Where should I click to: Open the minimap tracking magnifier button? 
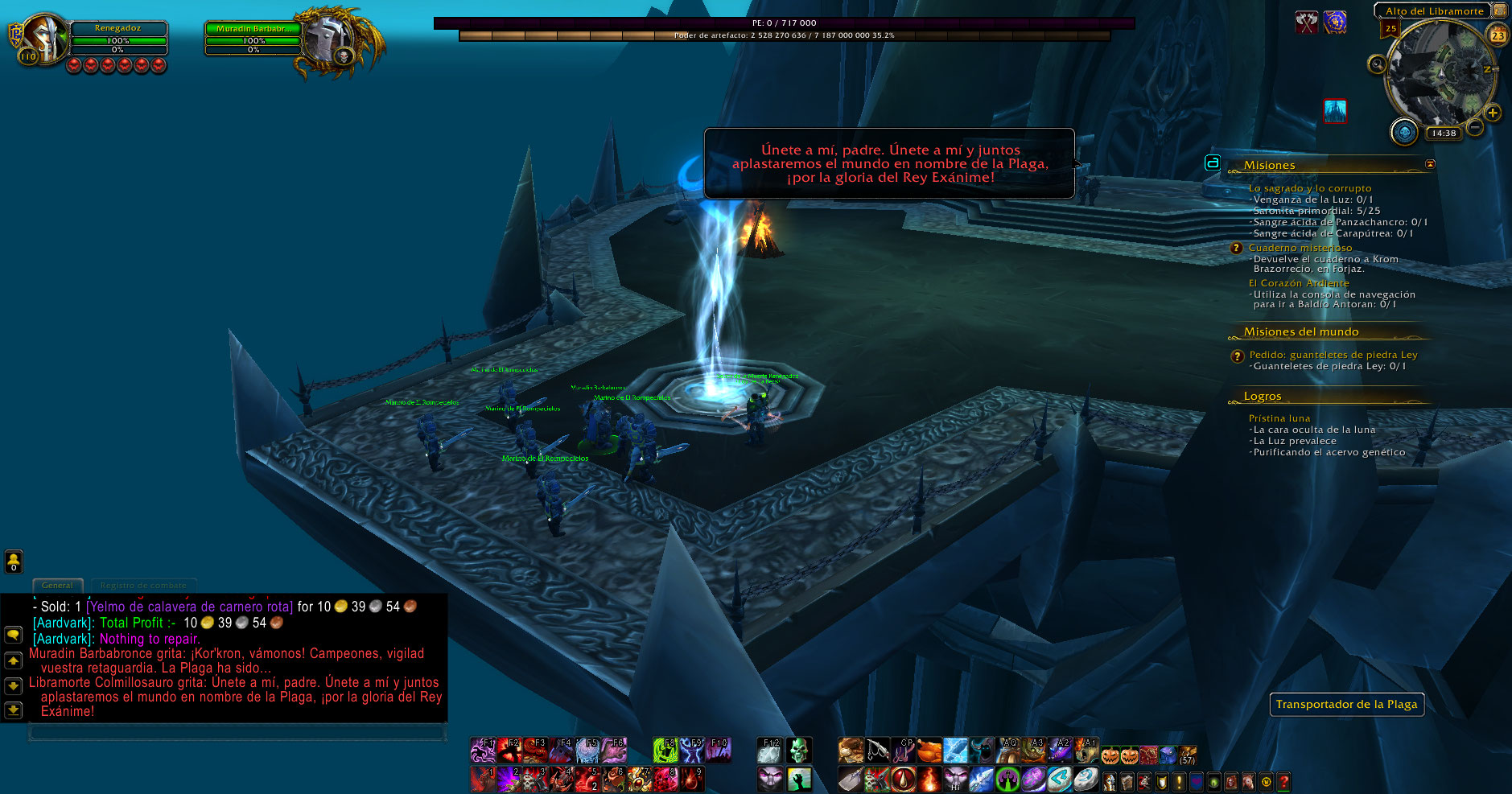(1377, 64)
